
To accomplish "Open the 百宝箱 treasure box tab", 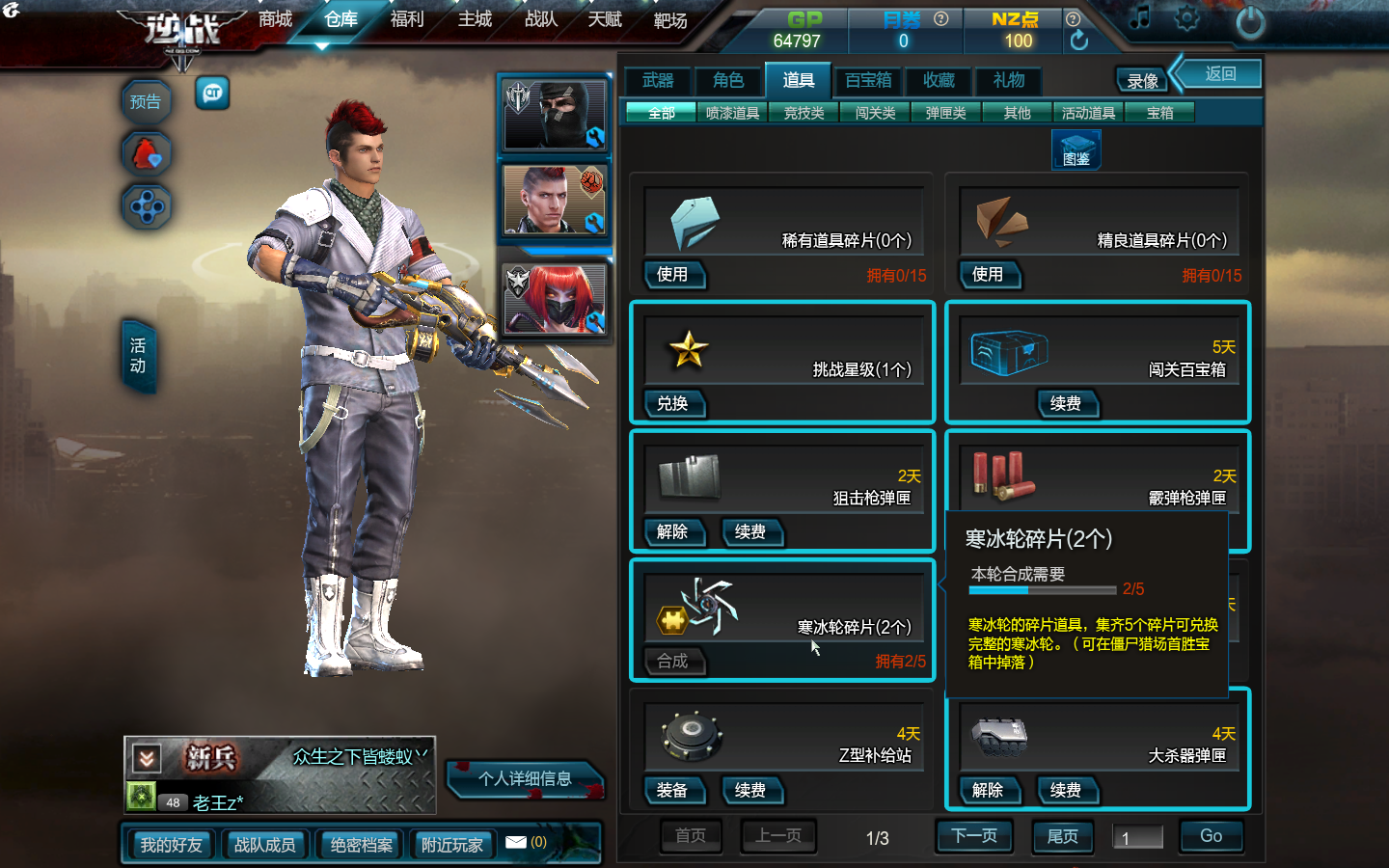I will [x=868, y=81].
